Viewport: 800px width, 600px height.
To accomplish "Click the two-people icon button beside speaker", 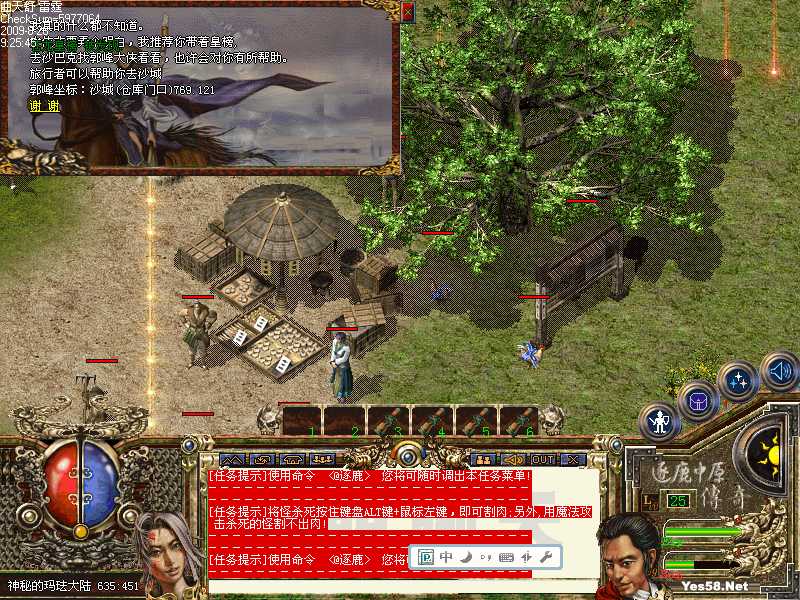I will coord(482,459).
